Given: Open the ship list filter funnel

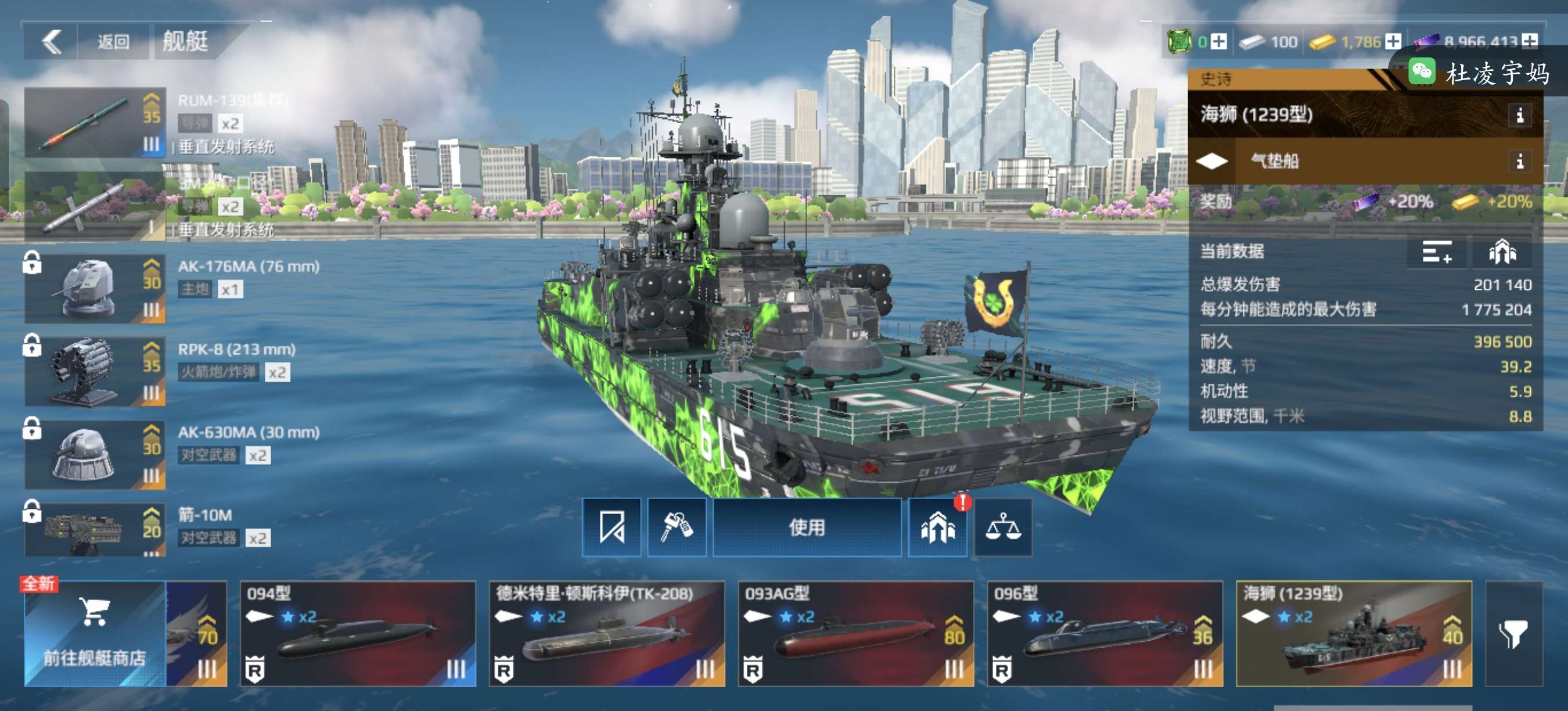Looking at the screenshot, I should click(x=1513, y=633).
